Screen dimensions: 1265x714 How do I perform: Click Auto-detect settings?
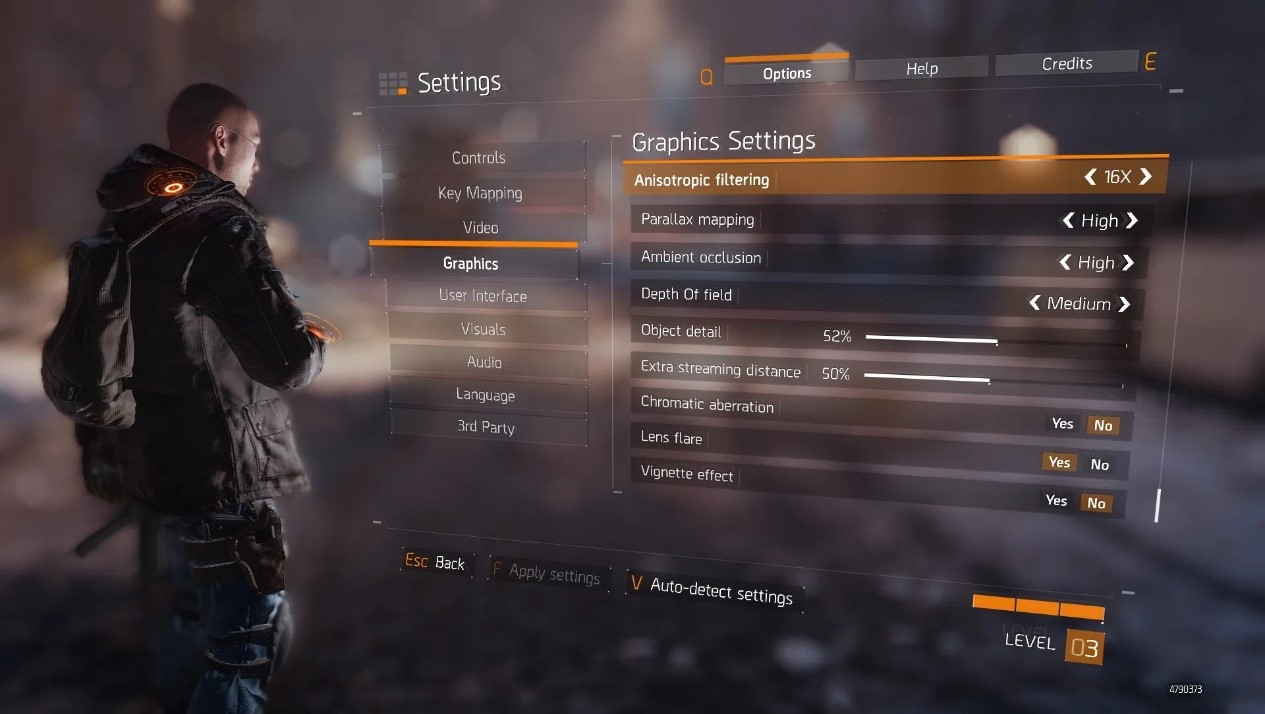(720, 591)
